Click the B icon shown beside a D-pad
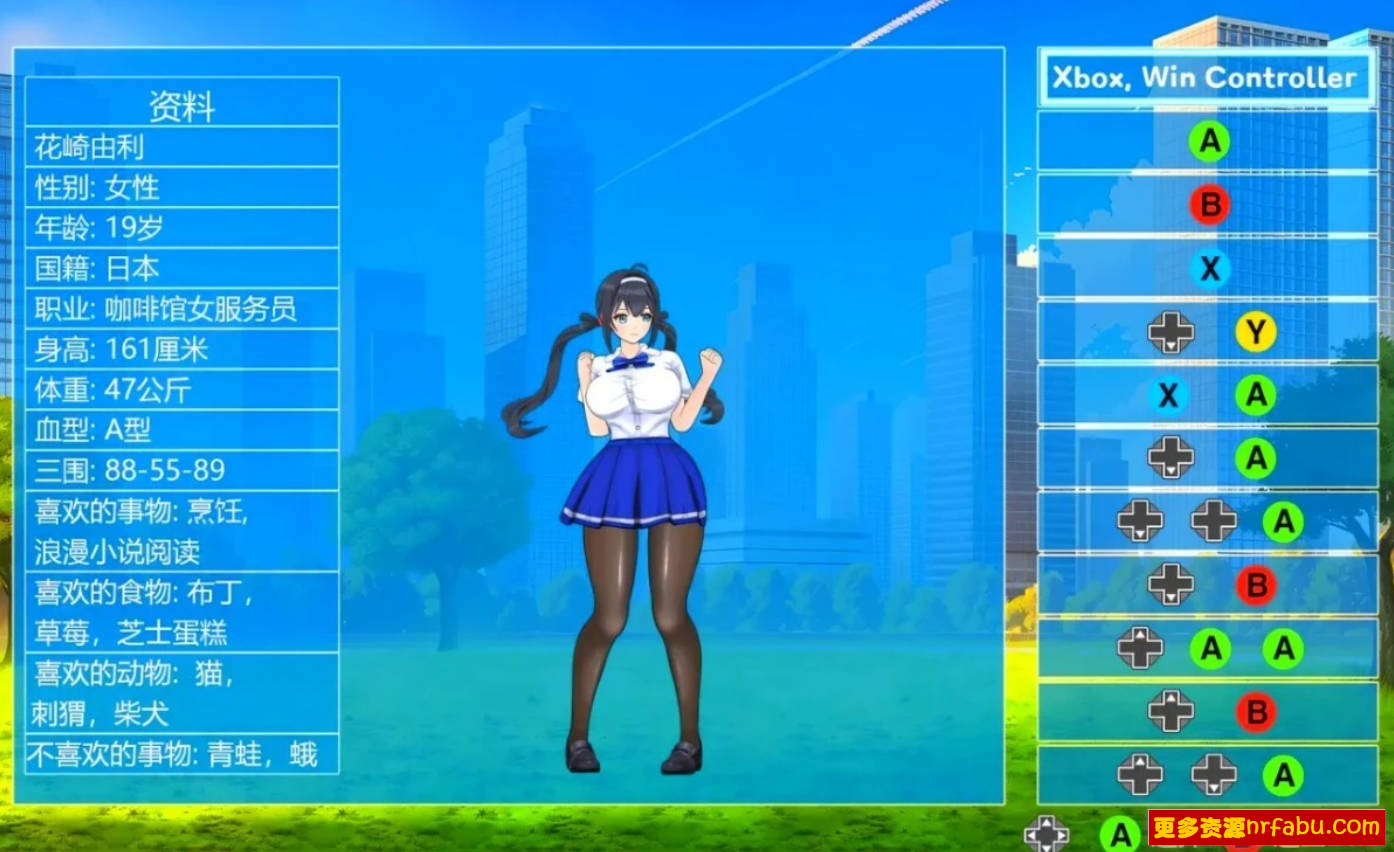 point(1255,584)
